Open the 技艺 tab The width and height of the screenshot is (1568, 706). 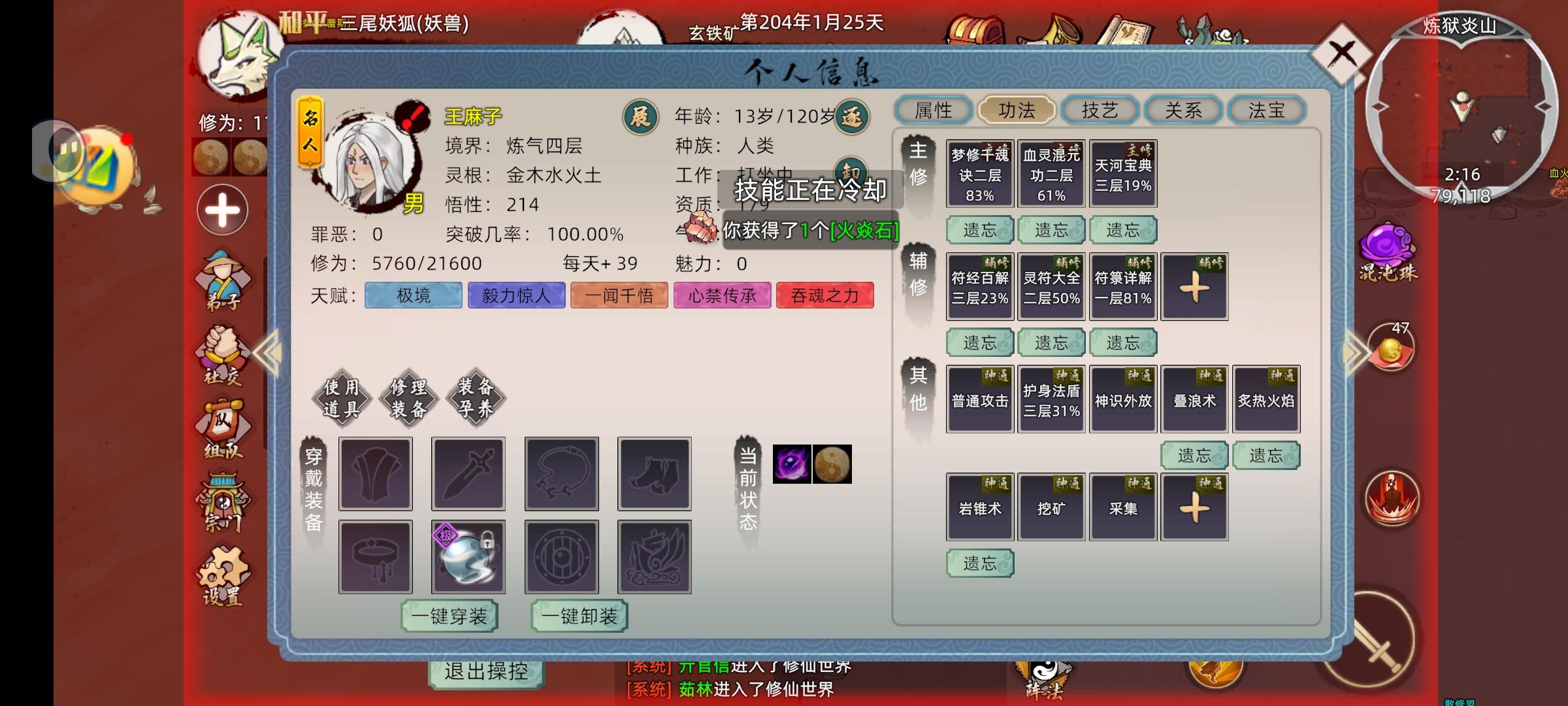pyautogui.click(x=1100, y=110)
